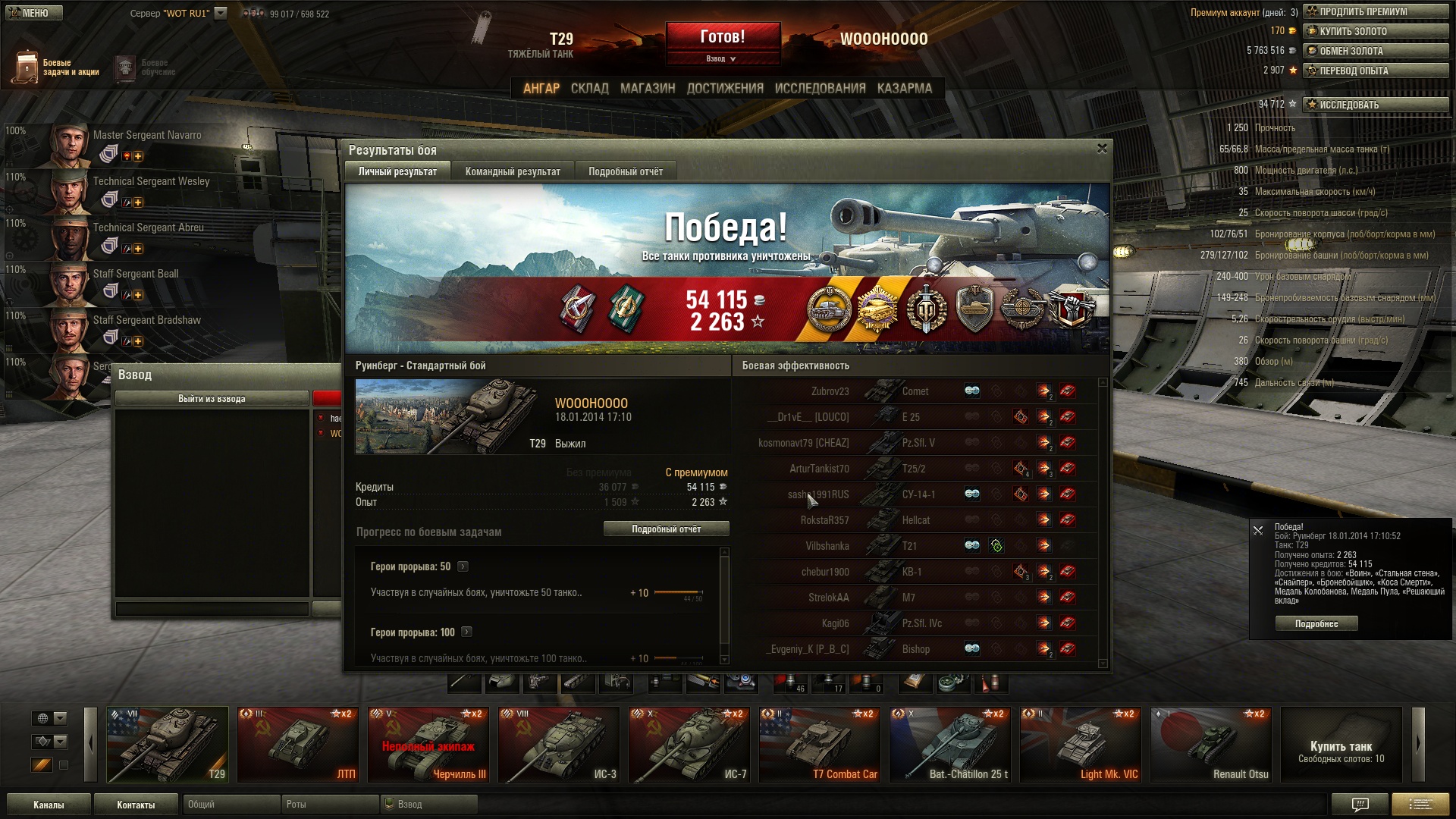Click Подробнее in the victory notification
This screenshot has width=1456, height=819.
1316,624
